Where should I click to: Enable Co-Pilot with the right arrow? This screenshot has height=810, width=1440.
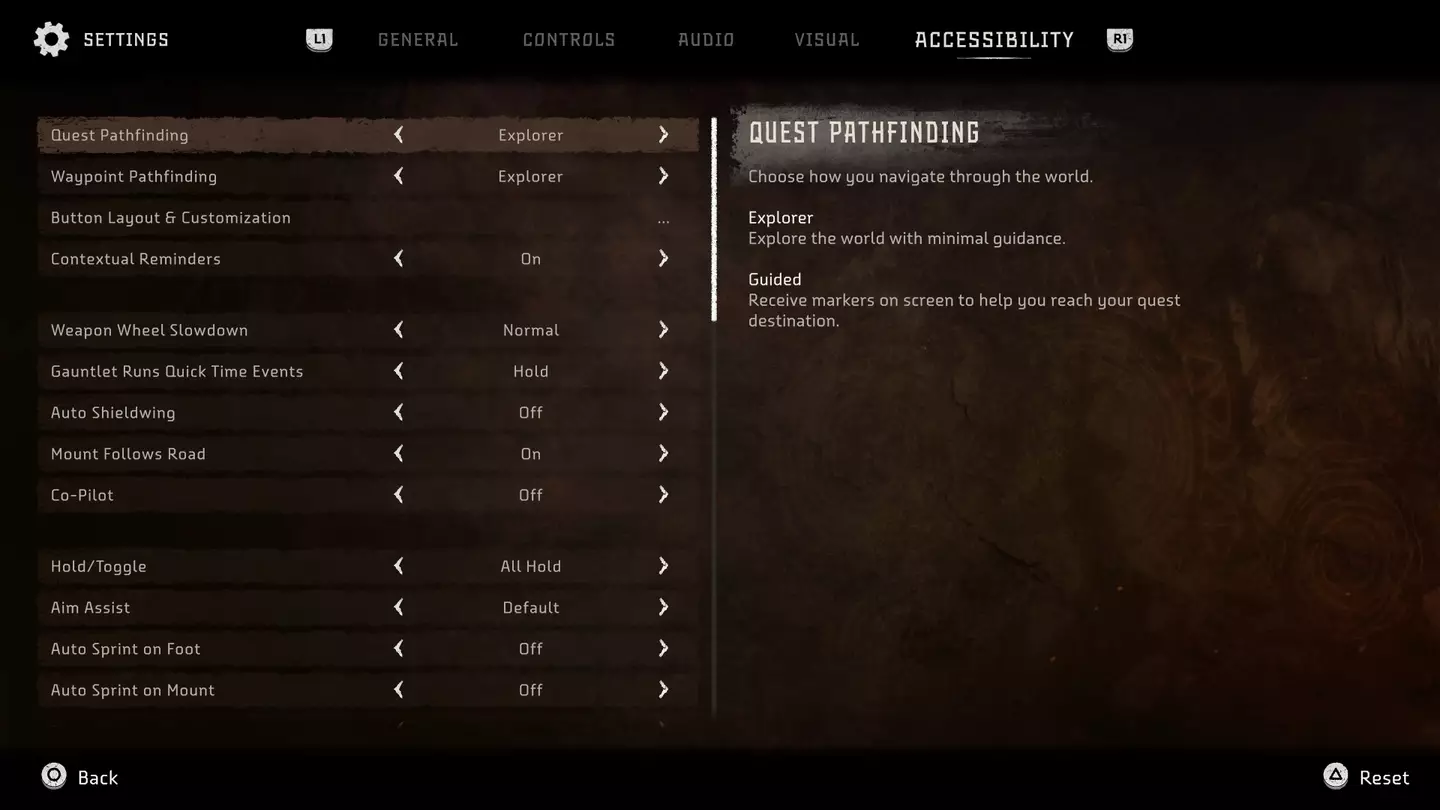click(x=663, y=495)
